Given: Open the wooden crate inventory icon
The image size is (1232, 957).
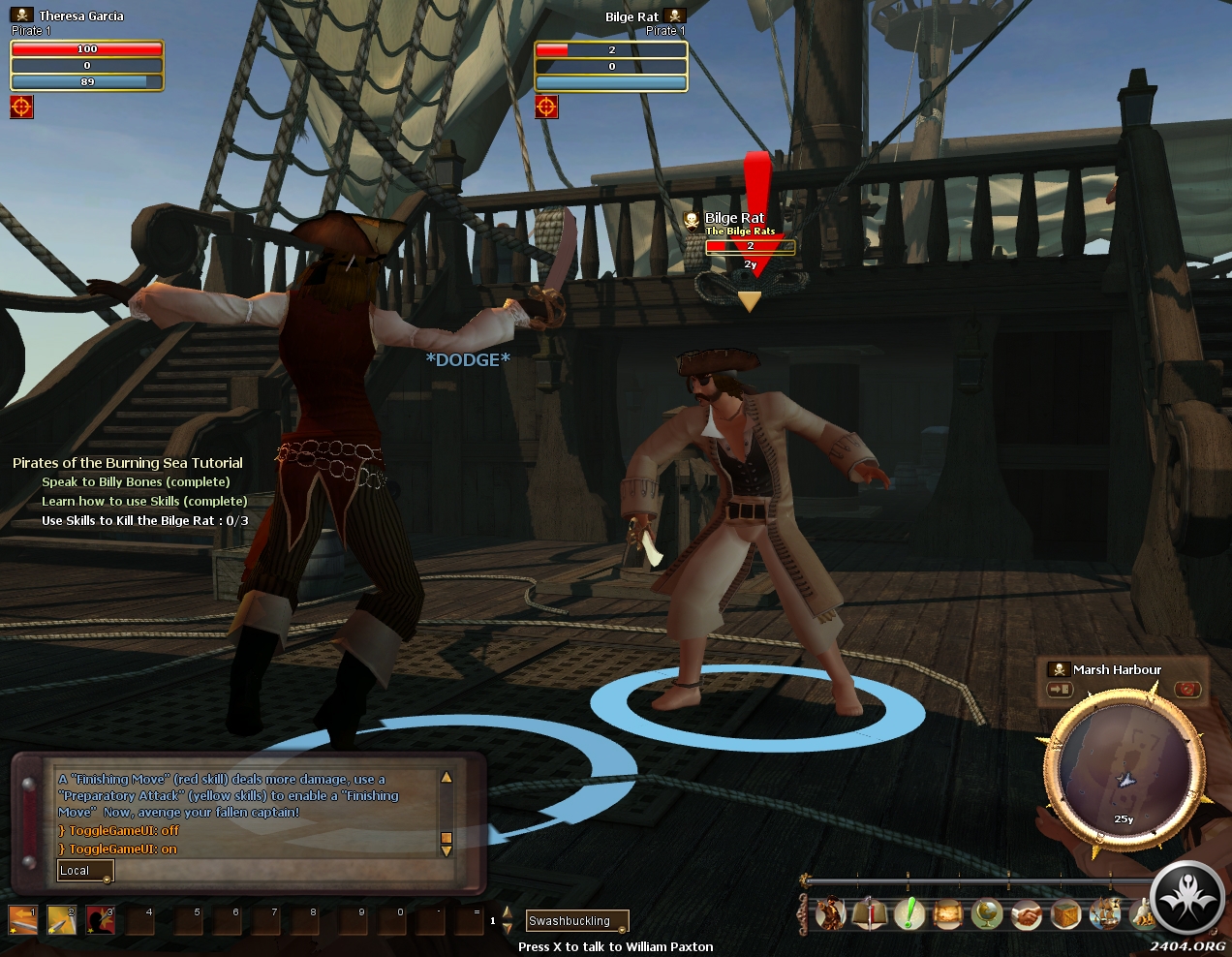Looking at the screenshot, I should tap(1065, 913).
